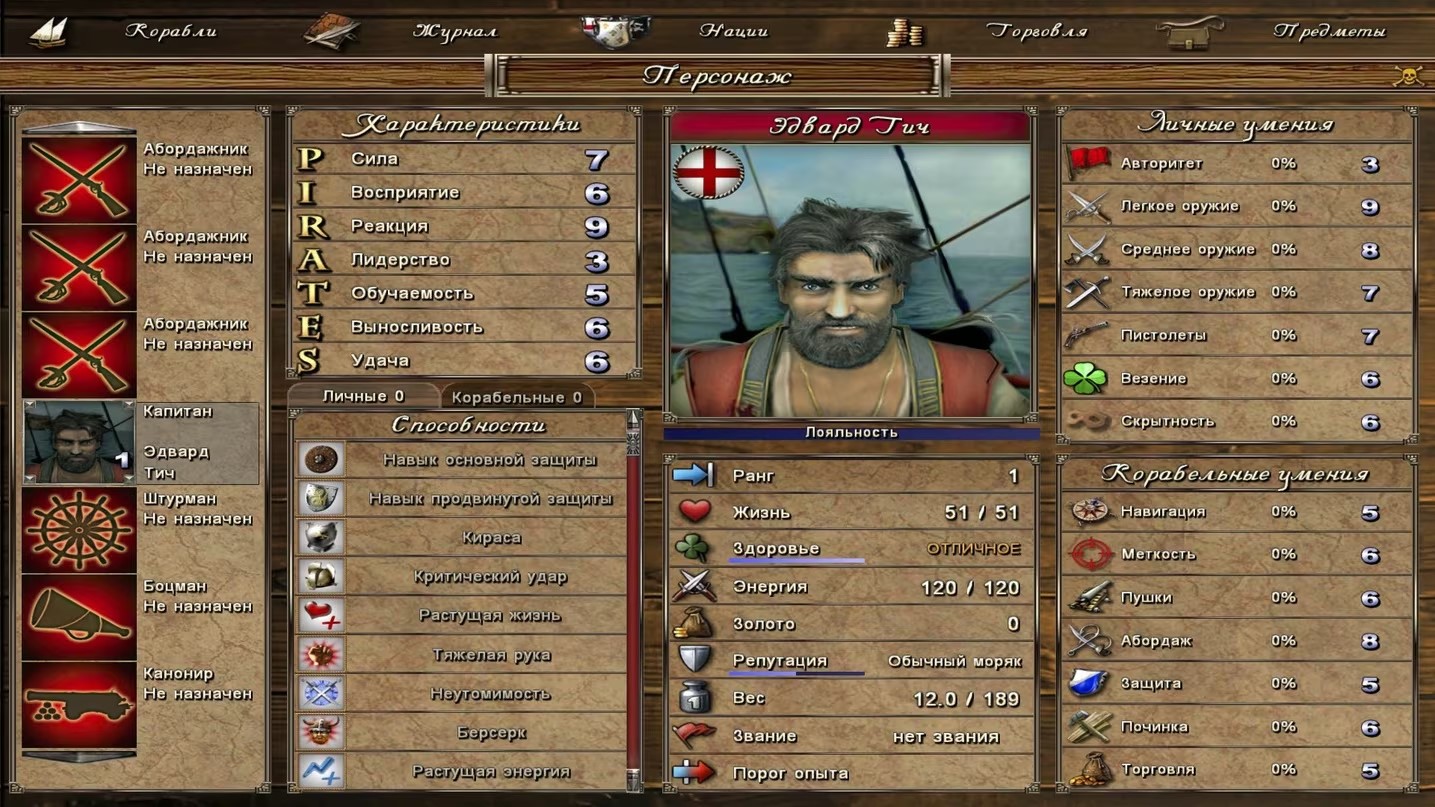
Task: Open the Нации menu
Action: pyautogui.click(x=733, y=31)
